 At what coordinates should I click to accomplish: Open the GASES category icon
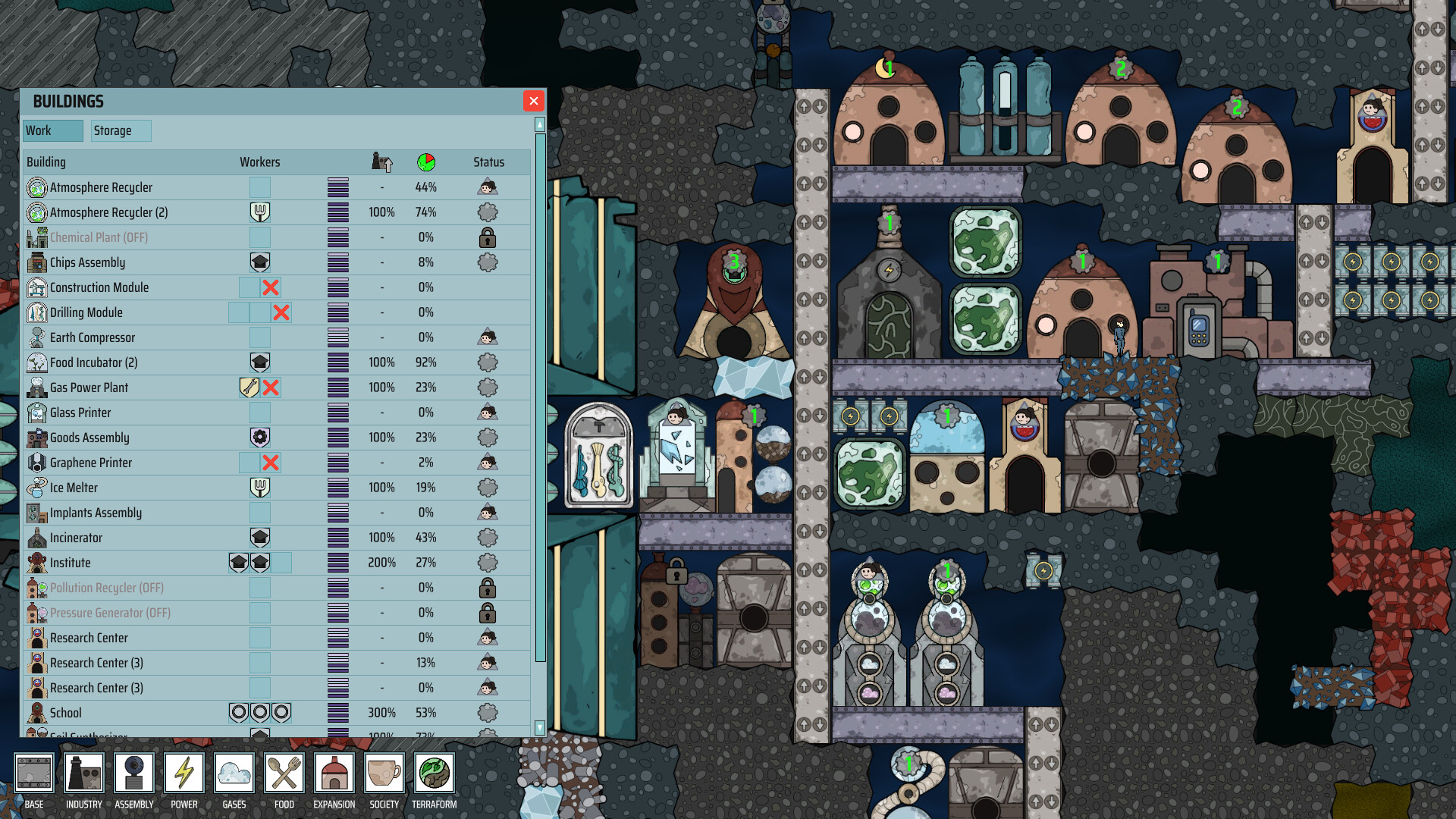234,773
